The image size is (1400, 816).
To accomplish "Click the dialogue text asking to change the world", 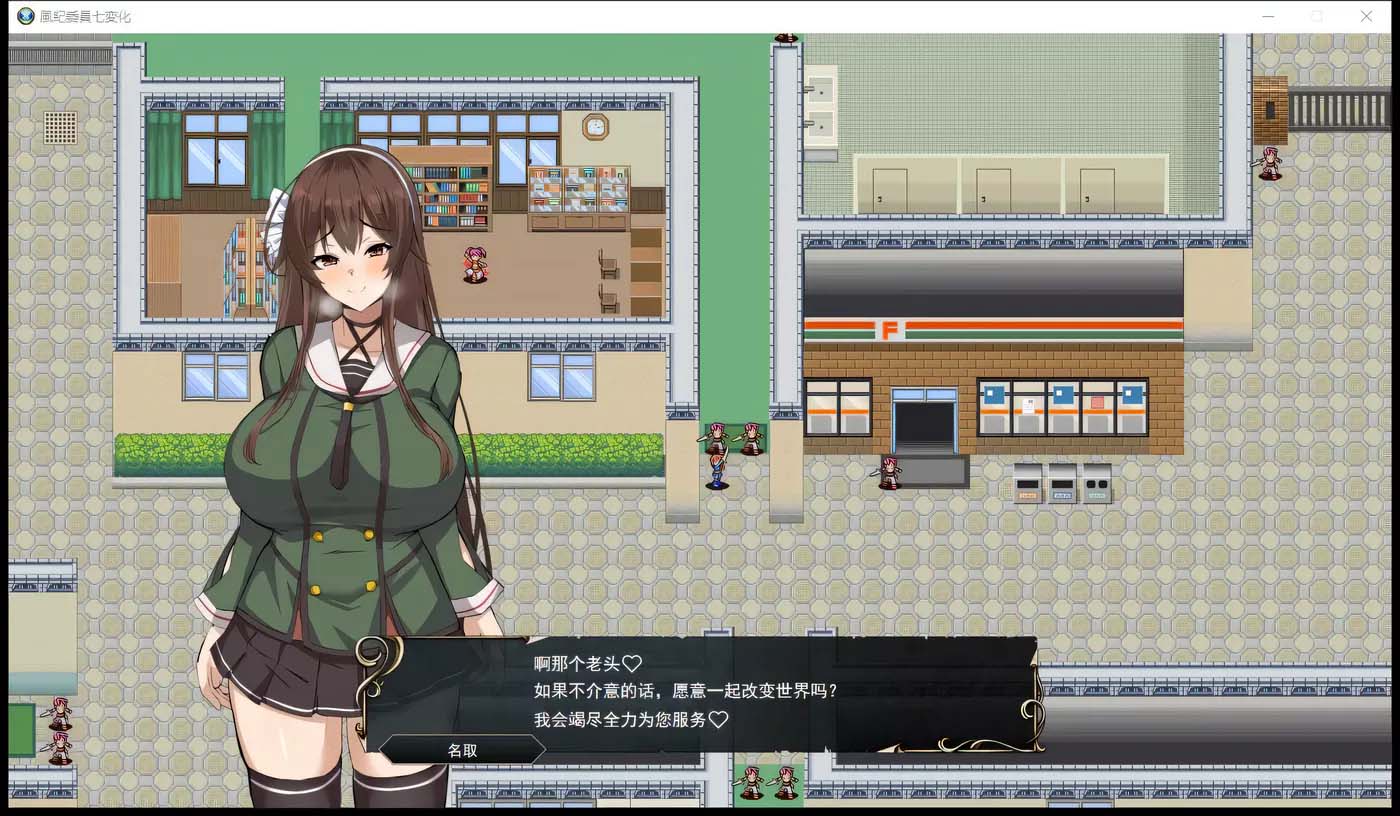I will pyautogui.click(x=685, y=690).
